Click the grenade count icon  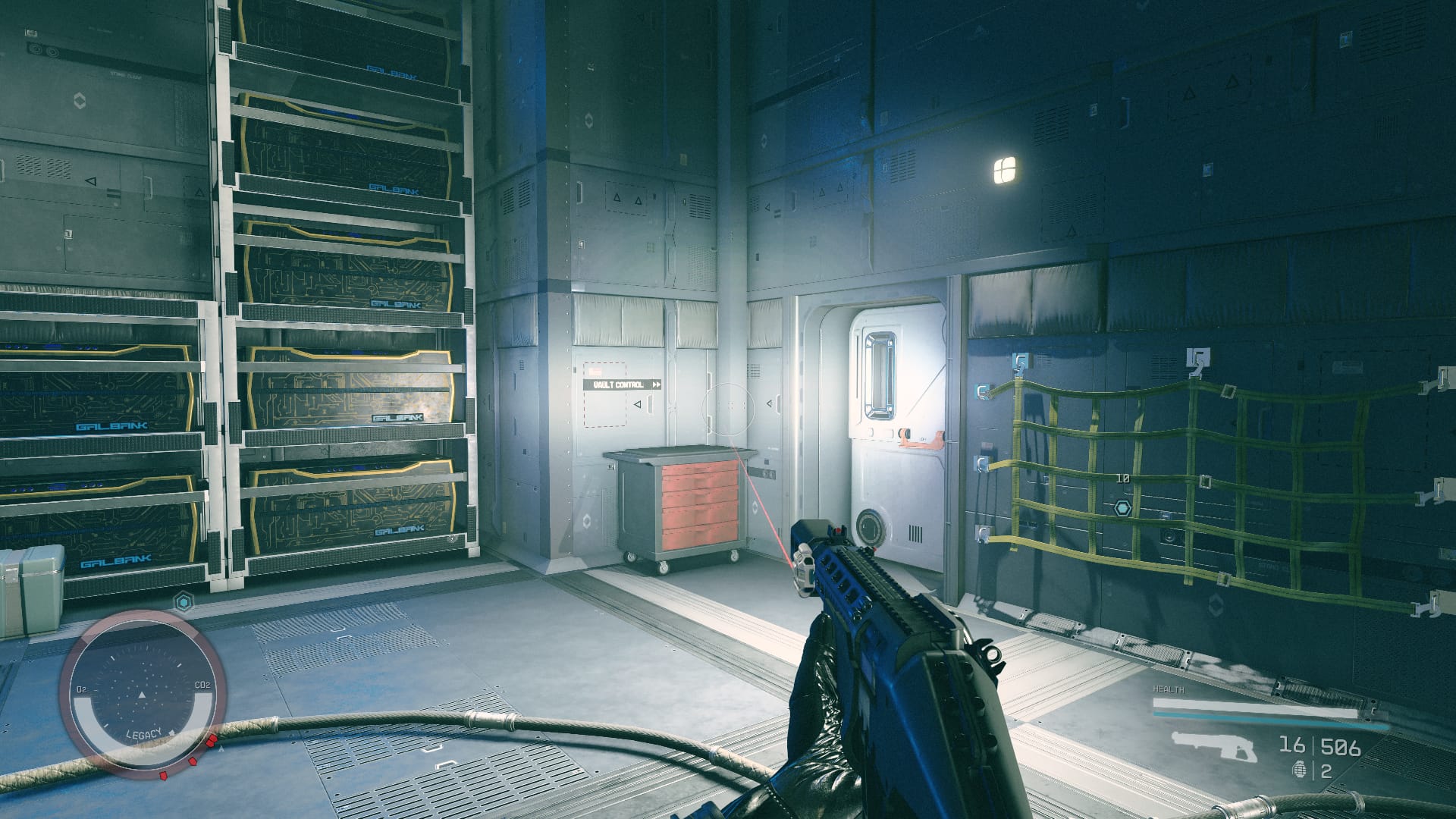coord(1300,770)
